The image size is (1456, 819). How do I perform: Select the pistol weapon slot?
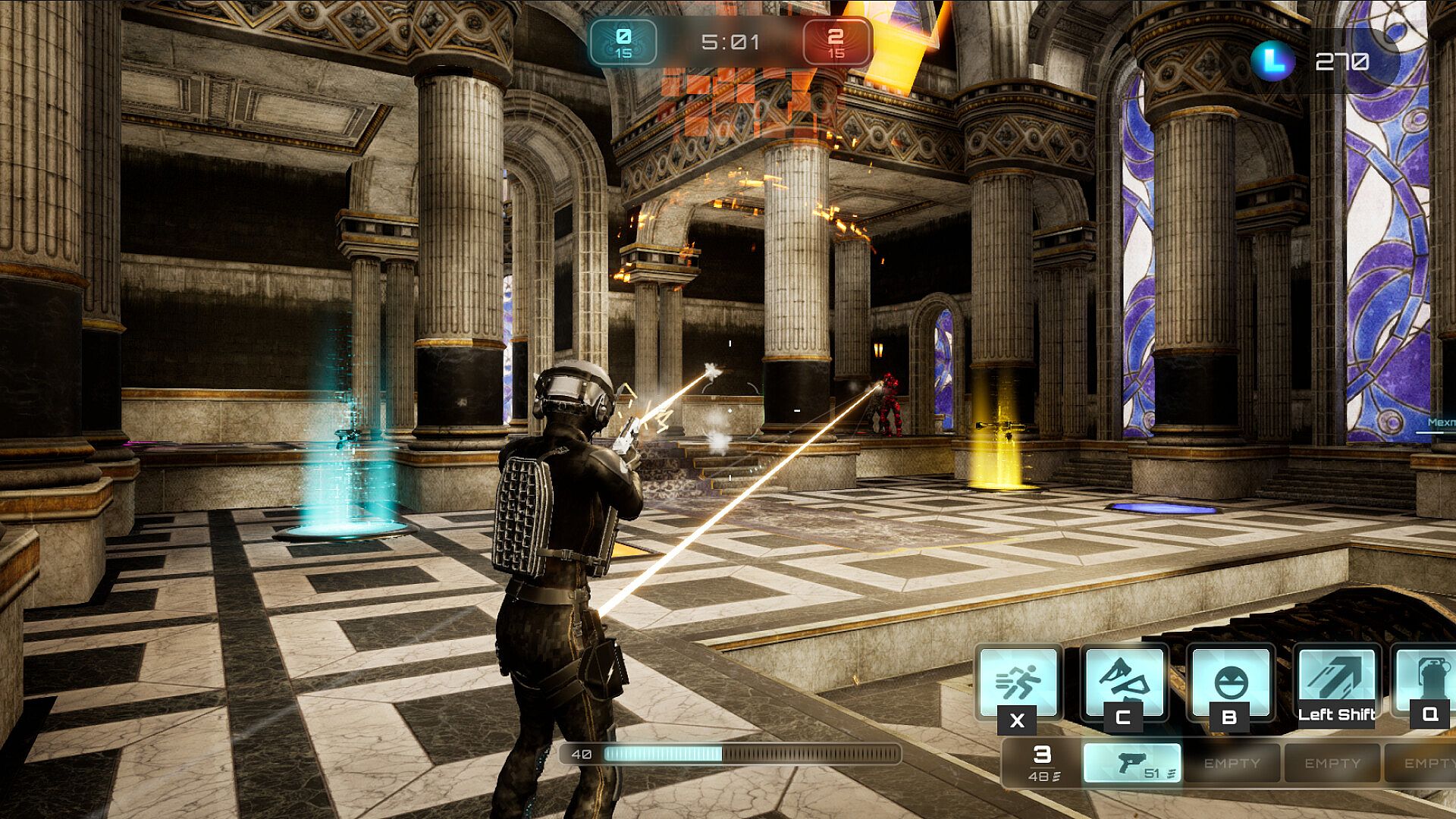[1131, 763]
